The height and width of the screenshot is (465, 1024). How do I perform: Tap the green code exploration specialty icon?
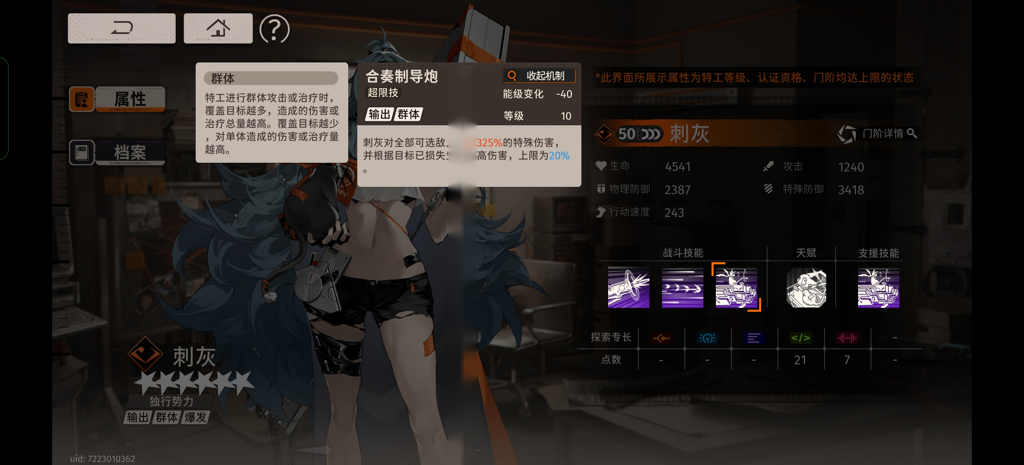[x=800, y=338]
